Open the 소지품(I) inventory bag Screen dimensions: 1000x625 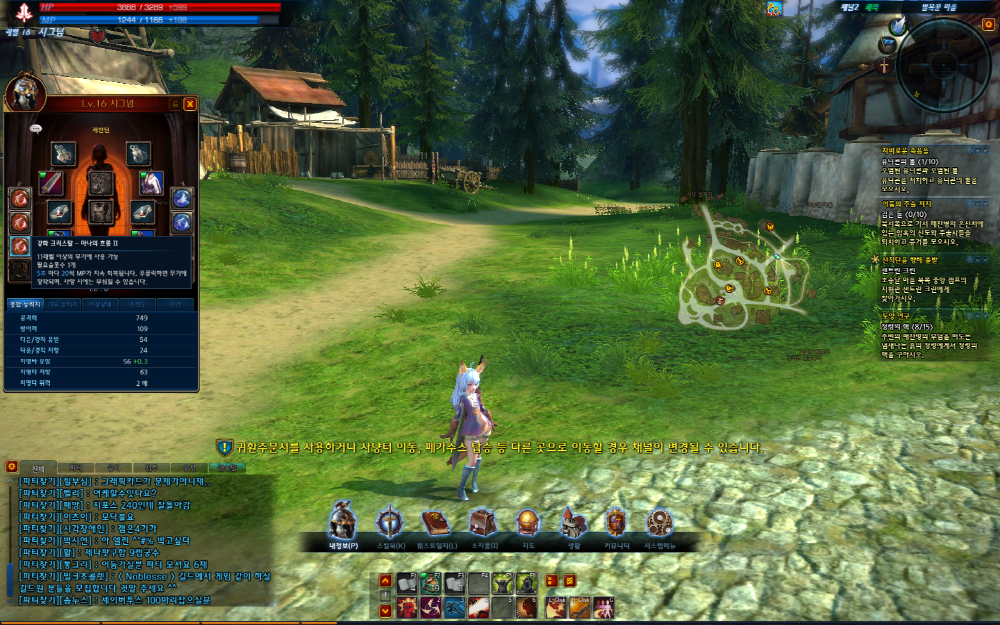481,522
